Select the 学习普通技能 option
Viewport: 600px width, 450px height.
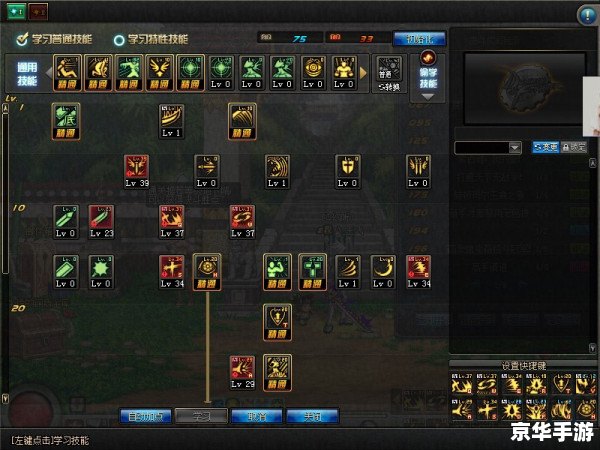point(55,39)
